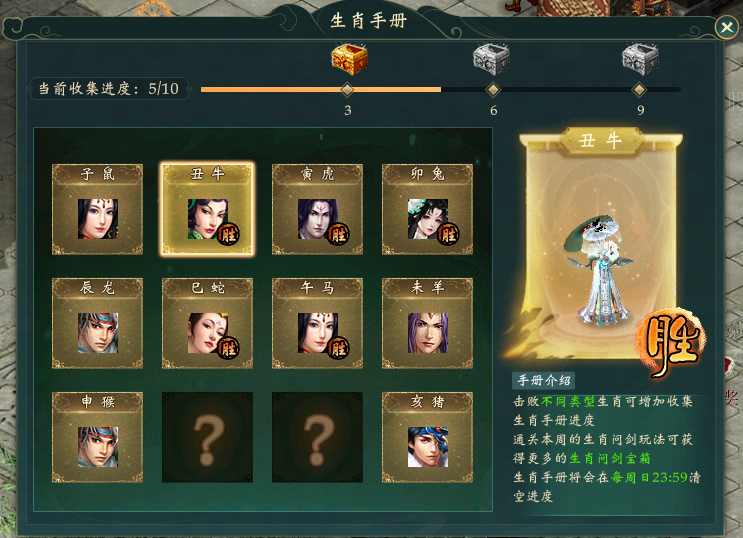
Task: Open the golden reward chest at 3
Action: click(349, 59)
